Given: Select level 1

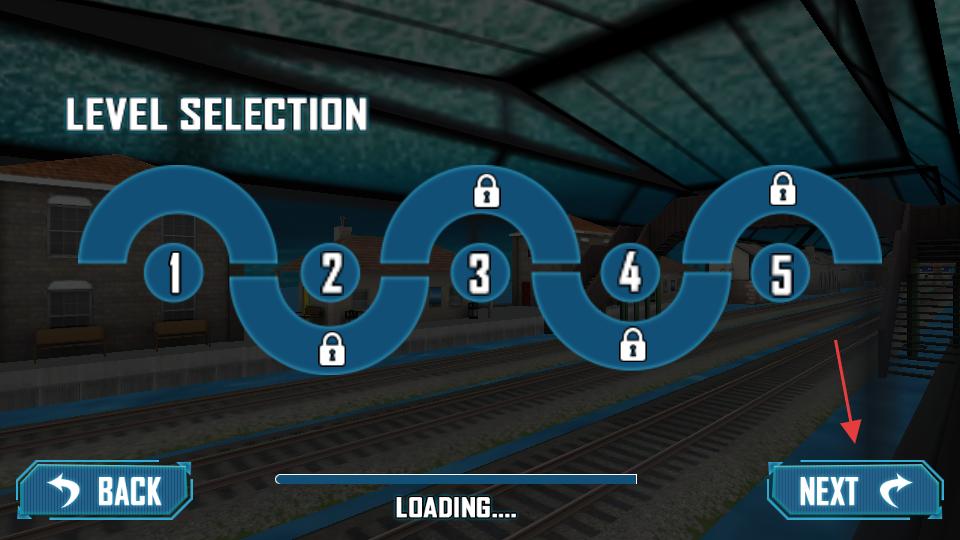Looking at the screenshot, I should tap(175, 272).
